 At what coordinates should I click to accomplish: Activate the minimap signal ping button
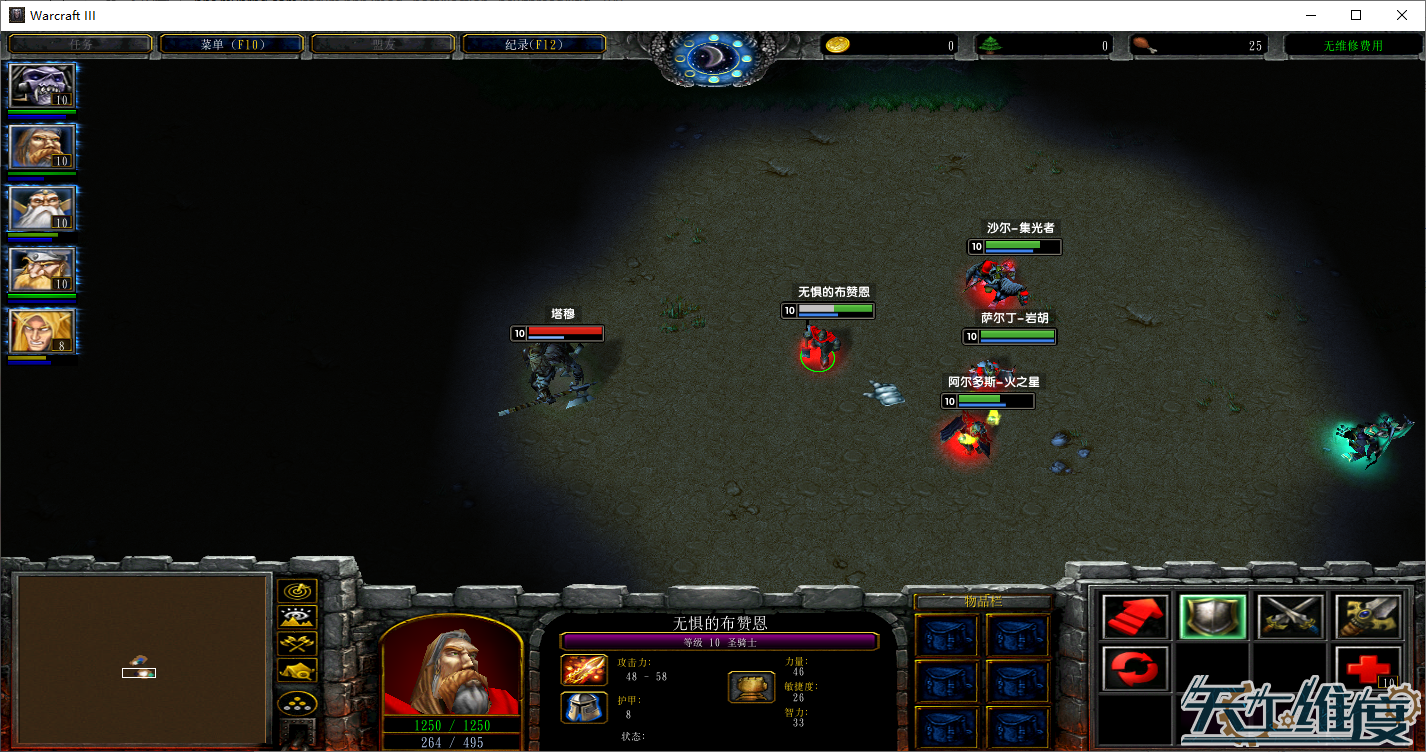(x=297, y=592)
